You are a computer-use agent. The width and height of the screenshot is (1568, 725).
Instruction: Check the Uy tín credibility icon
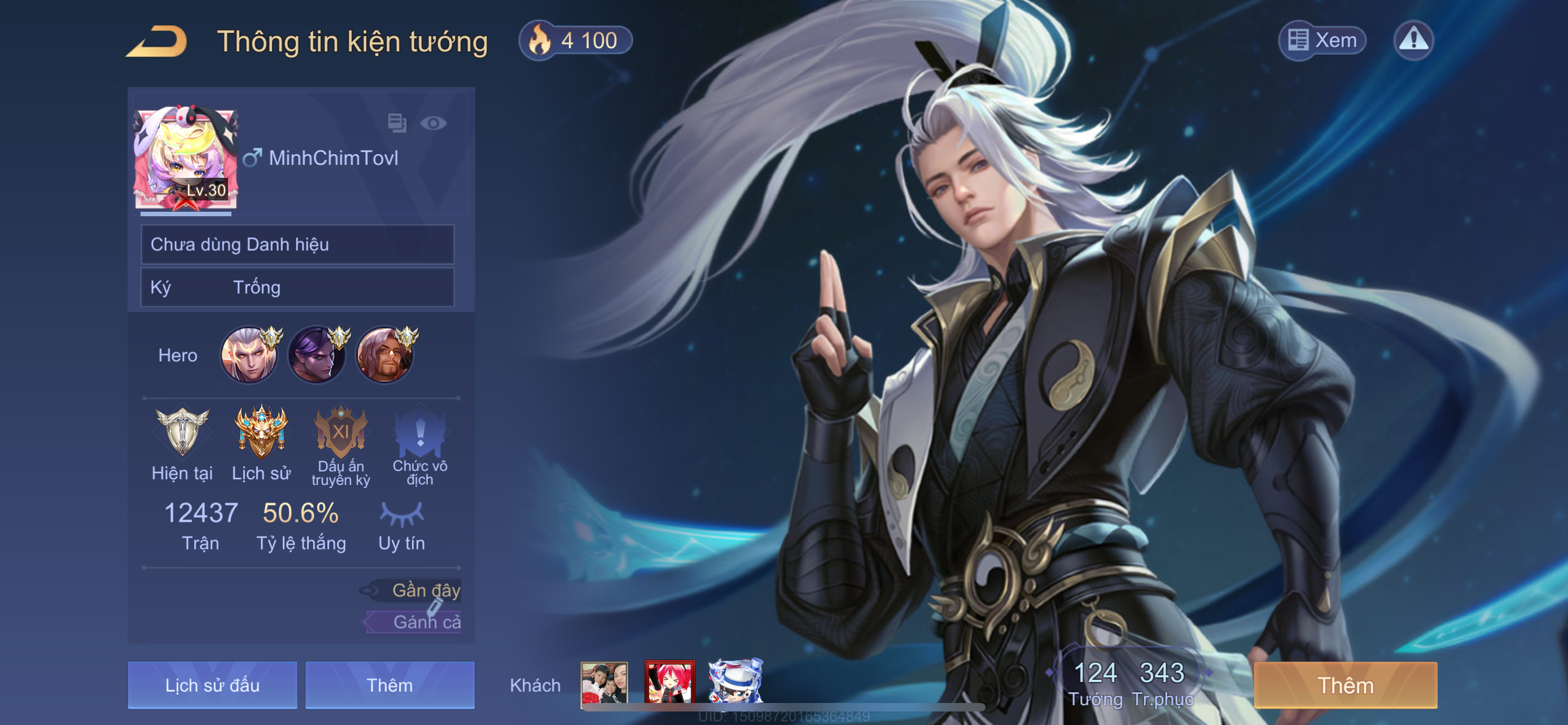click(401, 514)
